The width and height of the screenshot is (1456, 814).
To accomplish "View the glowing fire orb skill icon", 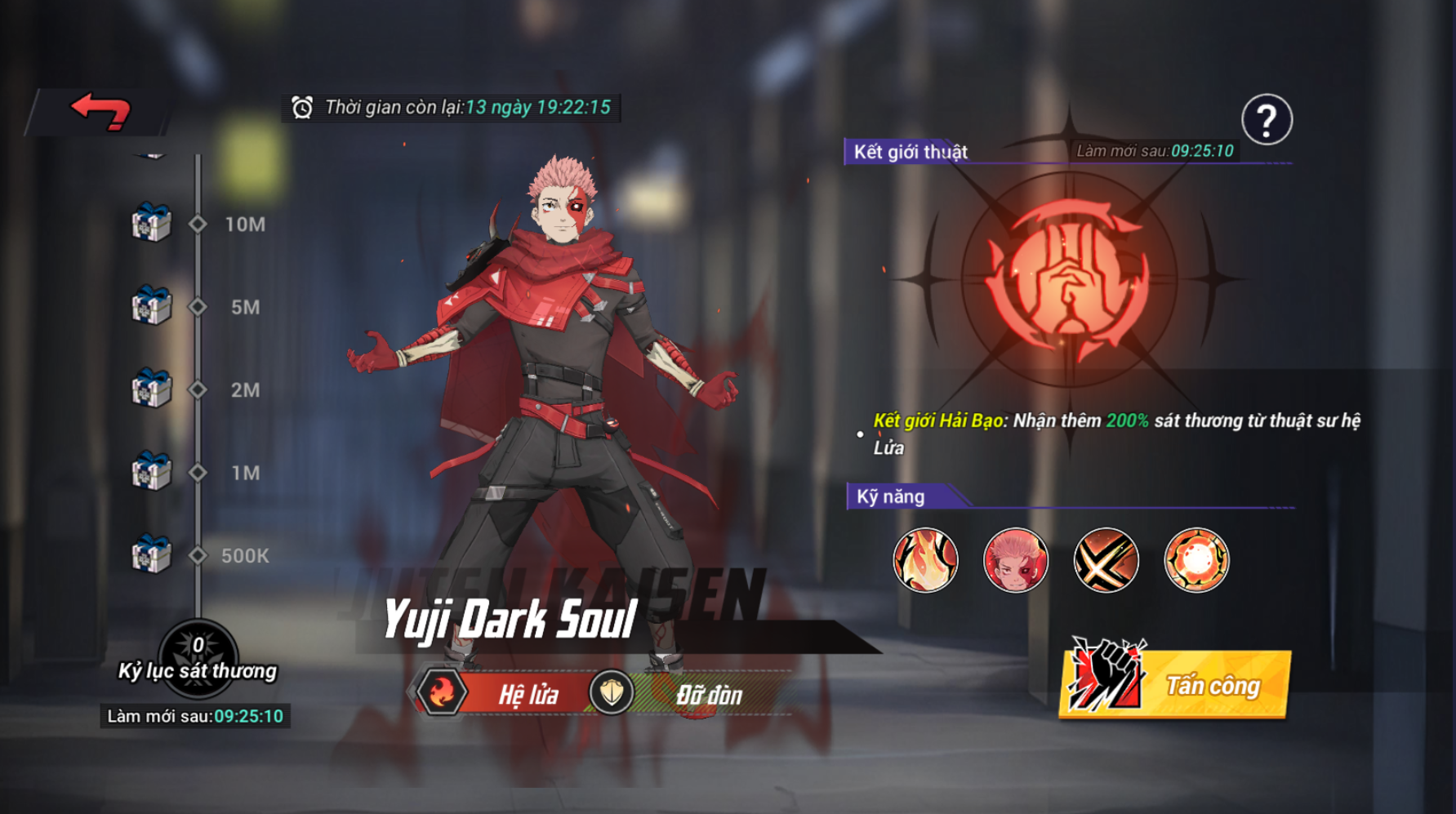I will click(x=1196, y=560).
